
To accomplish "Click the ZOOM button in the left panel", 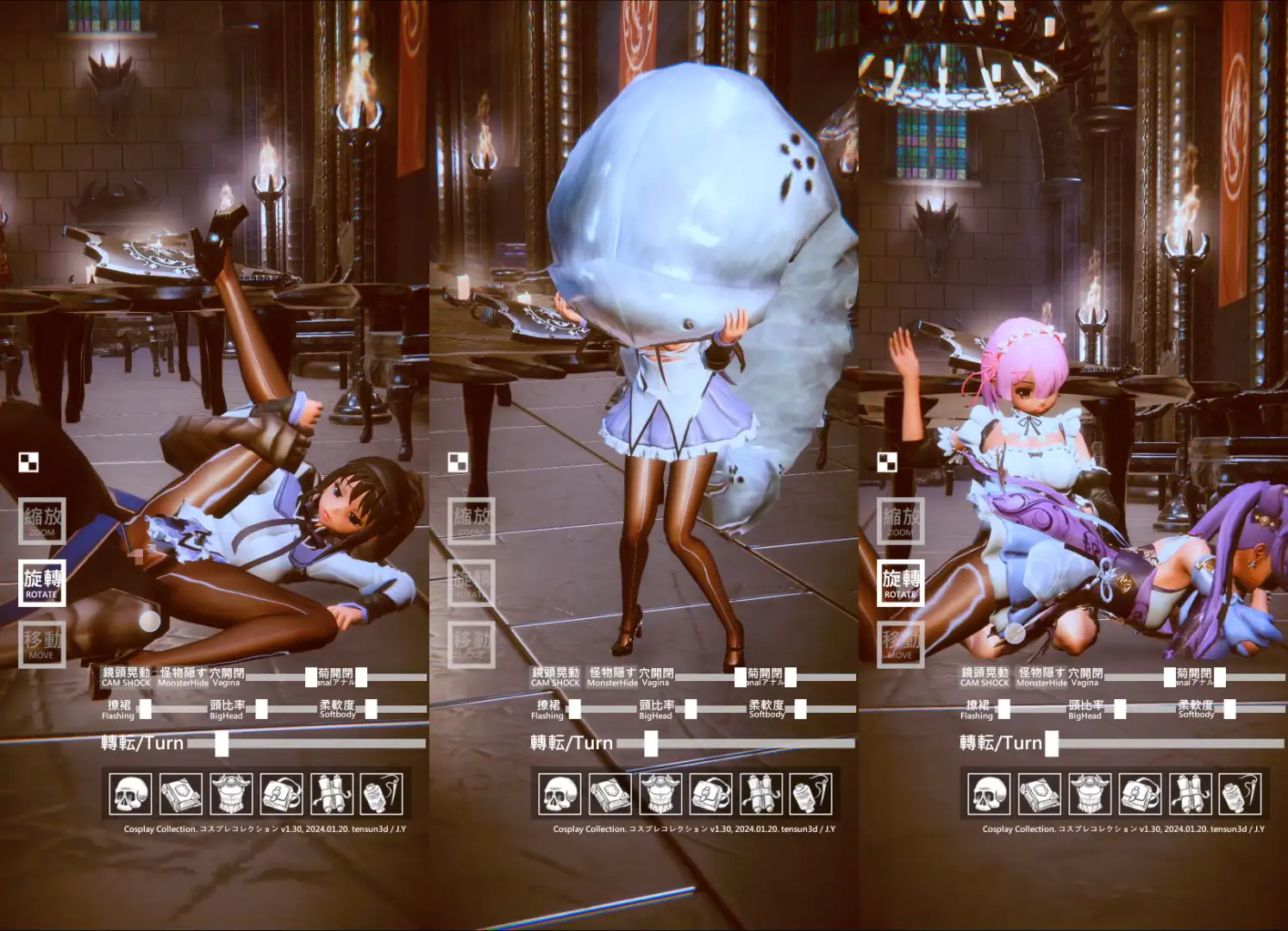I will 41,521.
